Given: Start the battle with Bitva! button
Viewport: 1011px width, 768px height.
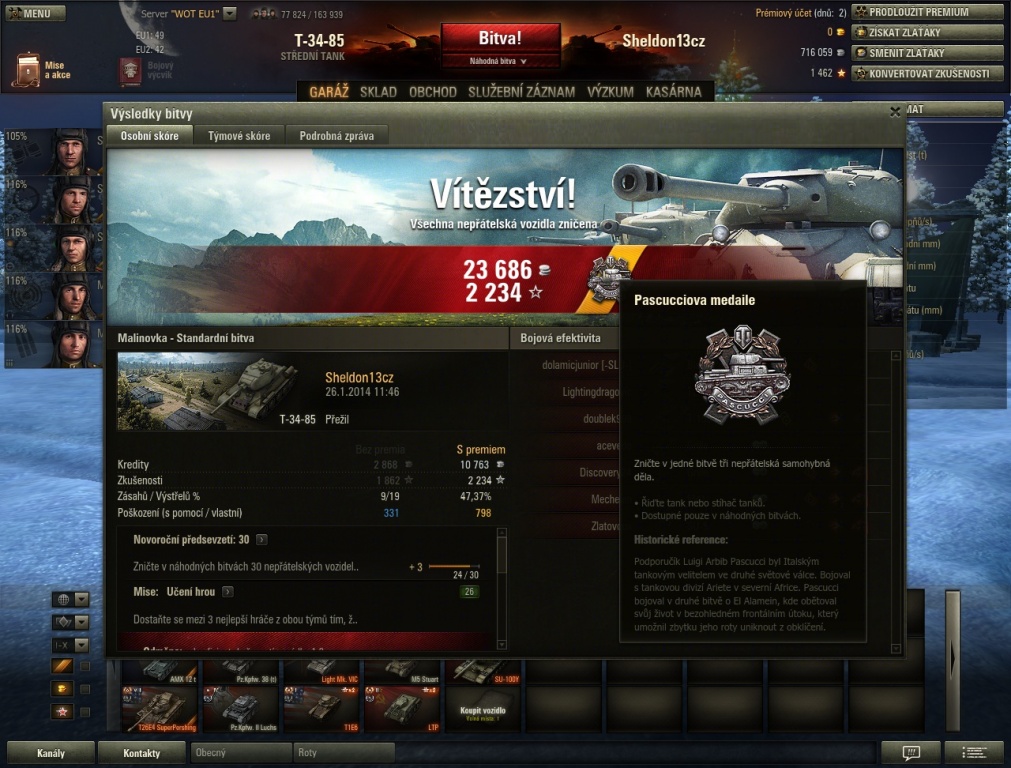Looking at the screenshot, I should coord(500,39).
